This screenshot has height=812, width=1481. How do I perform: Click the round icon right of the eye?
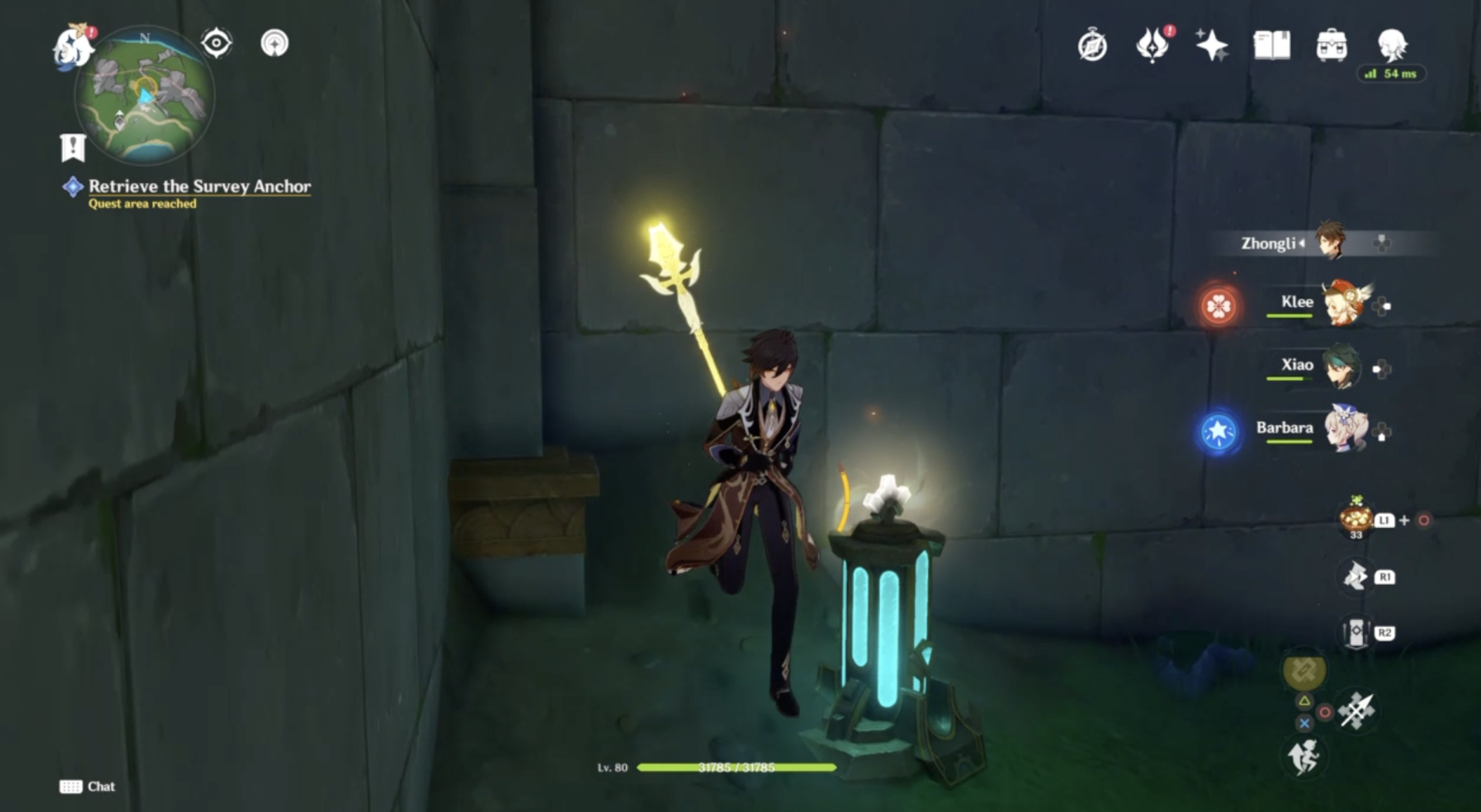(275, 43)
